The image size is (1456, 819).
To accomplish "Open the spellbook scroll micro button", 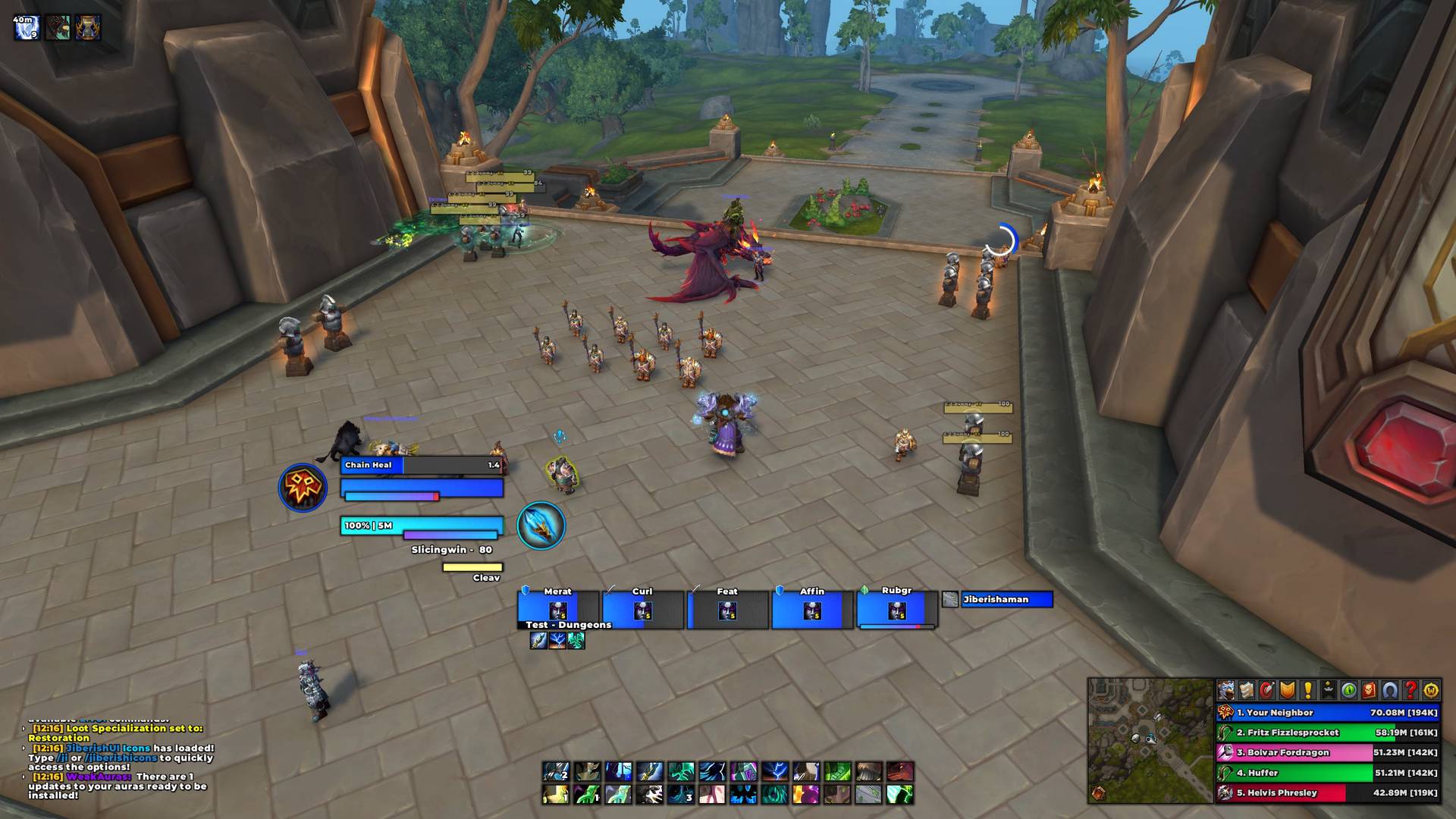I will (1247, 690).
